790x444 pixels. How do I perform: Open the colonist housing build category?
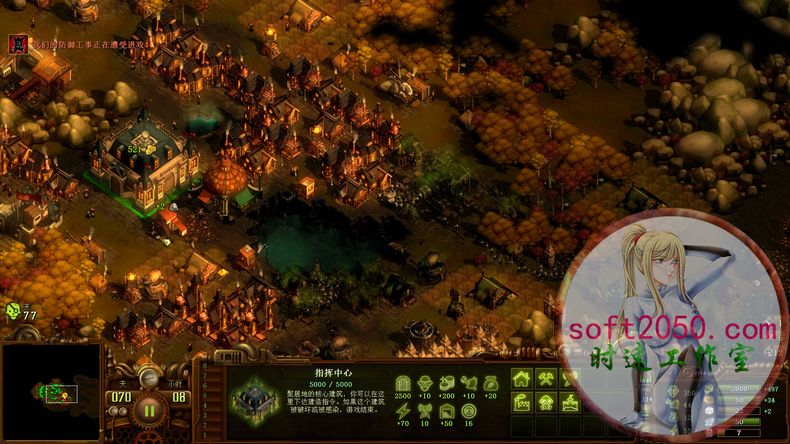point(521,379)
